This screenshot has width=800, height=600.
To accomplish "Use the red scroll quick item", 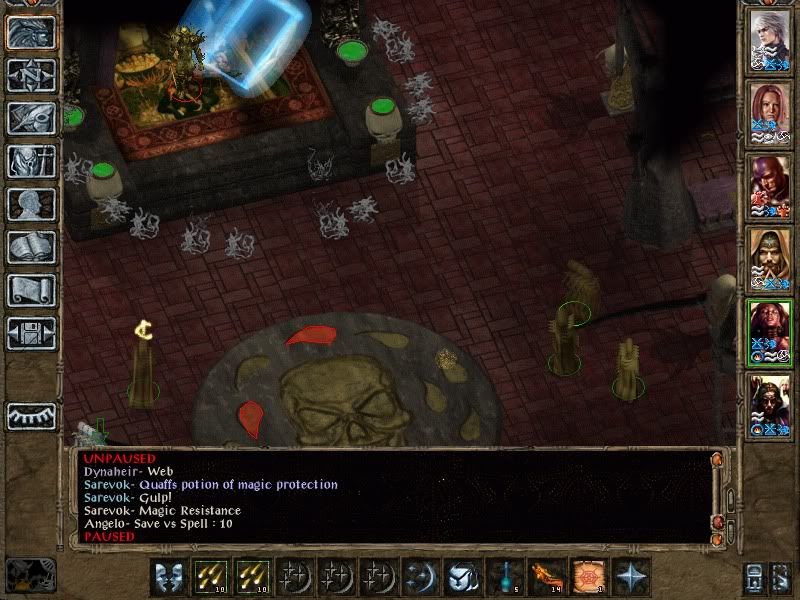I will click(587, 577).
